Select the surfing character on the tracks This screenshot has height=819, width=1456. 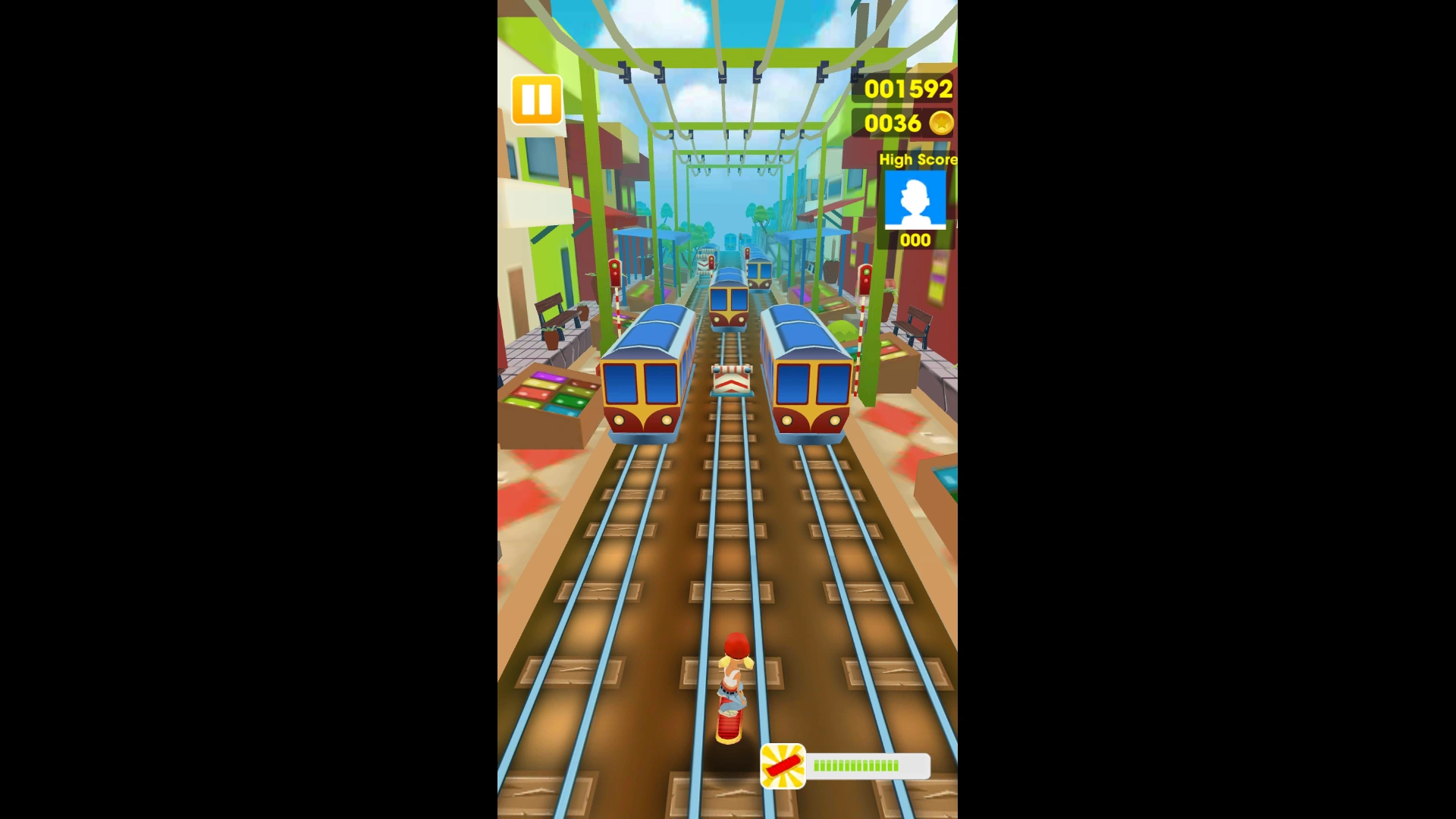pos(730,682)
